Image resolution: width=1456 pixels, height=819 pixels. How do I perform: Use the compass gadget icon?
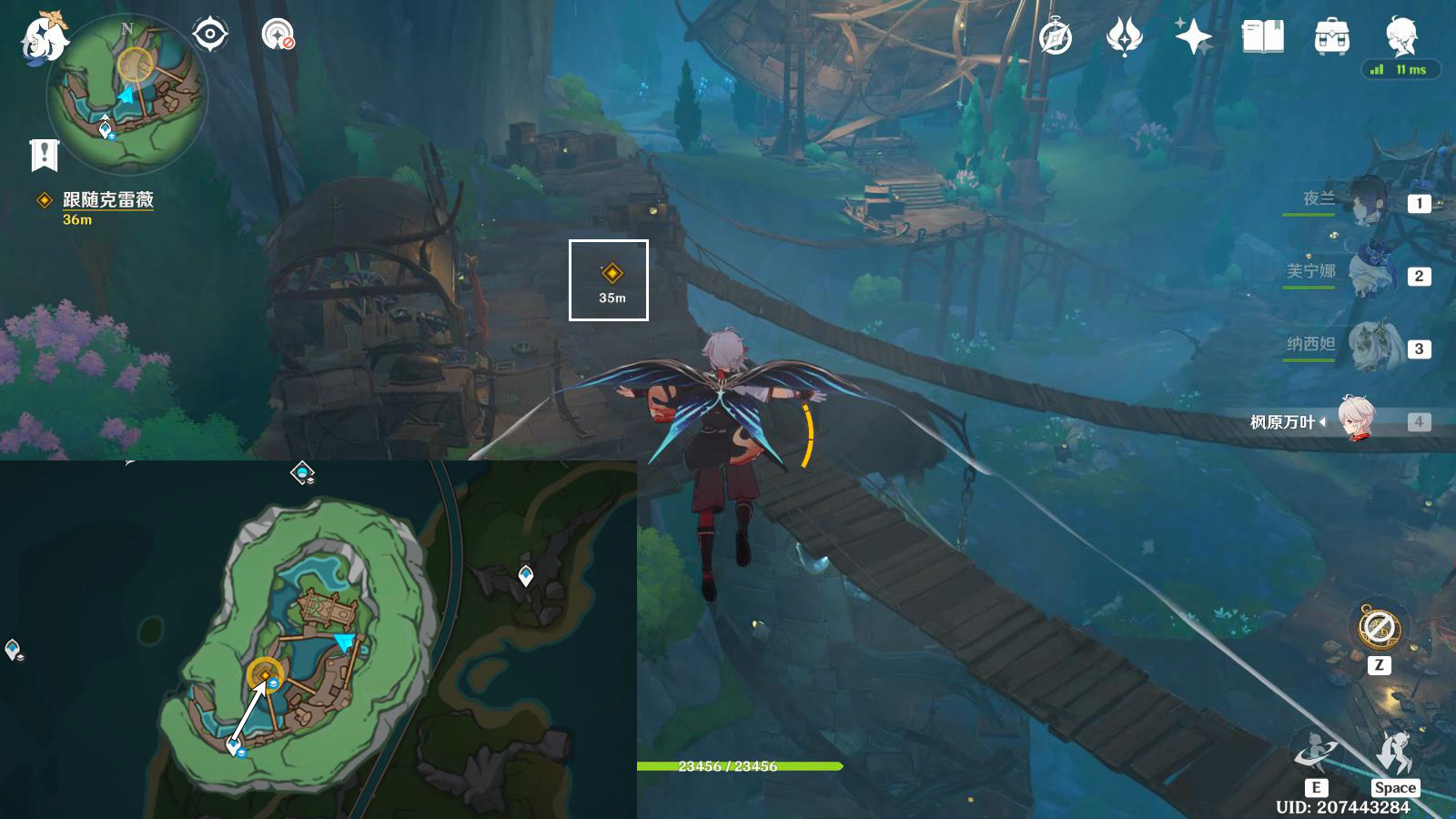1378,627
